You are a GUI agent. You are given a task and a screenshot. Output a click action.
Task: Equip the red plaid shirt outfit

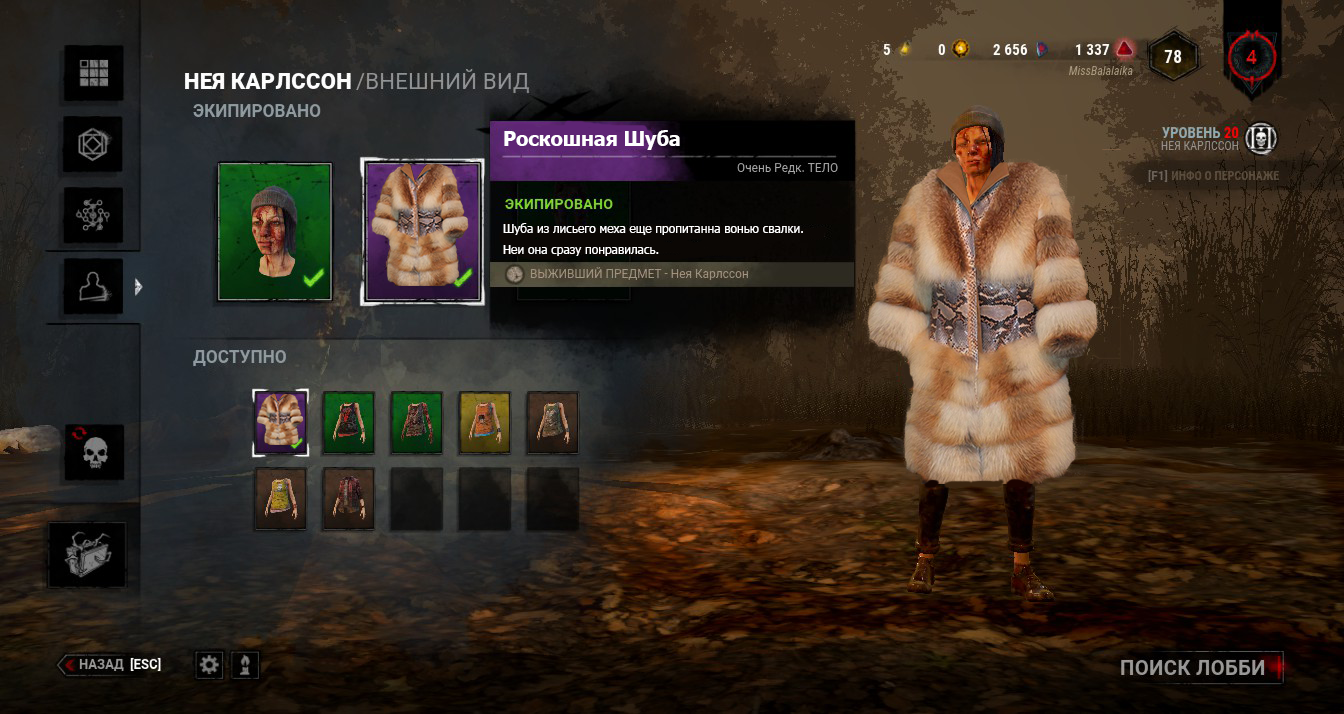coord(349,498)
